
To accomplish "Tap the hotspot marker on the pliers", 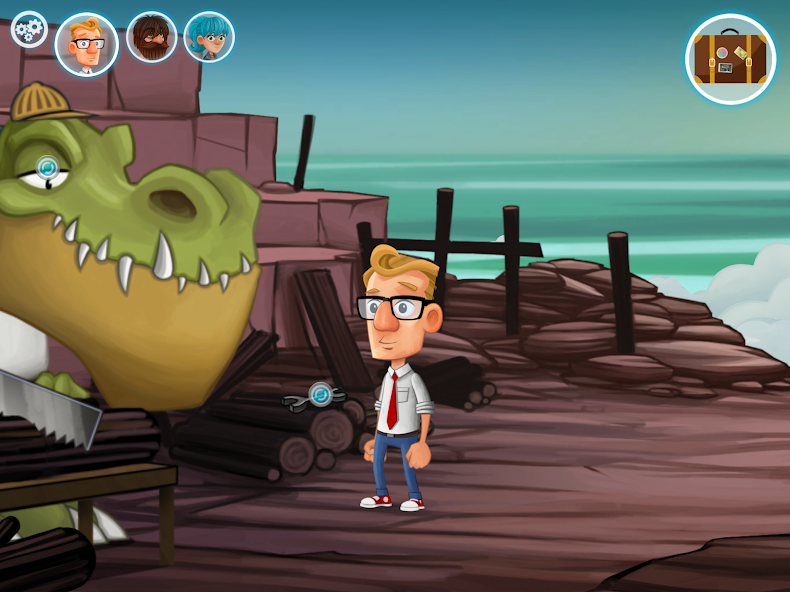I will 320,394.
